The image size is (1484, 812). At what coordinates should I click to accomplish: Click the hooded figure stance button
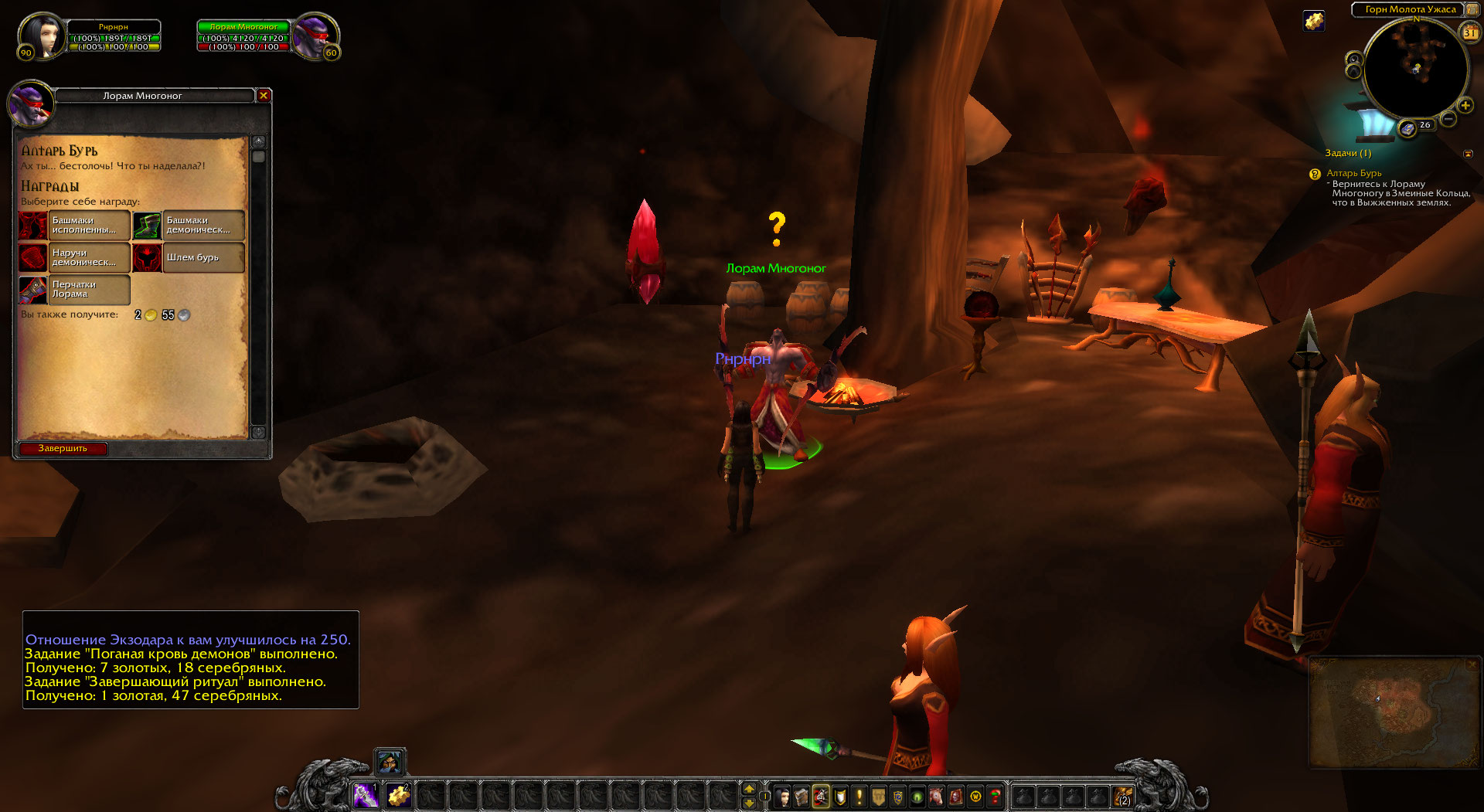pyautogui.click(x=390, y=763)
